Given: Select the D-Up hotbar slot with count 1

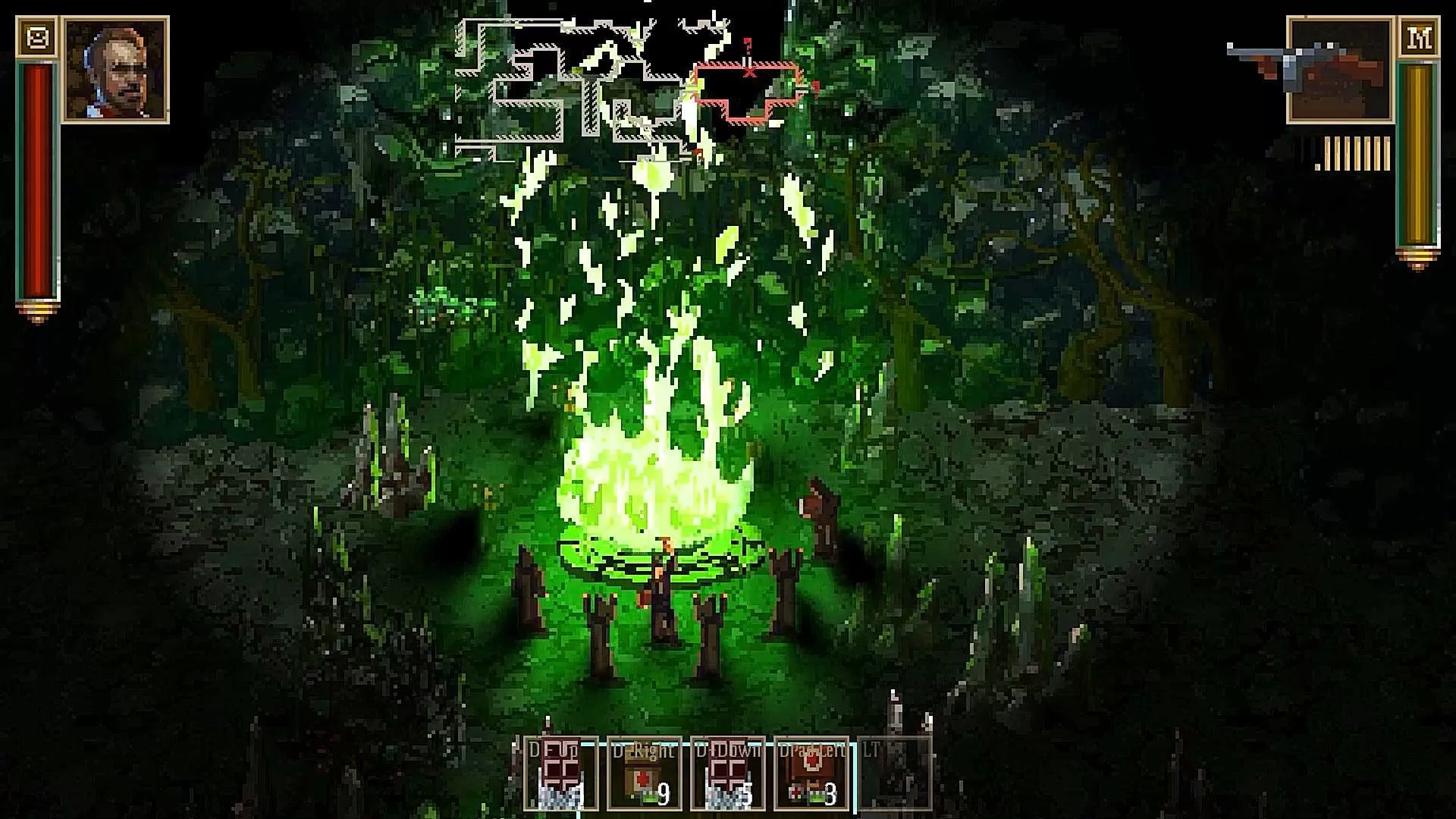Looking at the screenshot, I should point(560,773).
